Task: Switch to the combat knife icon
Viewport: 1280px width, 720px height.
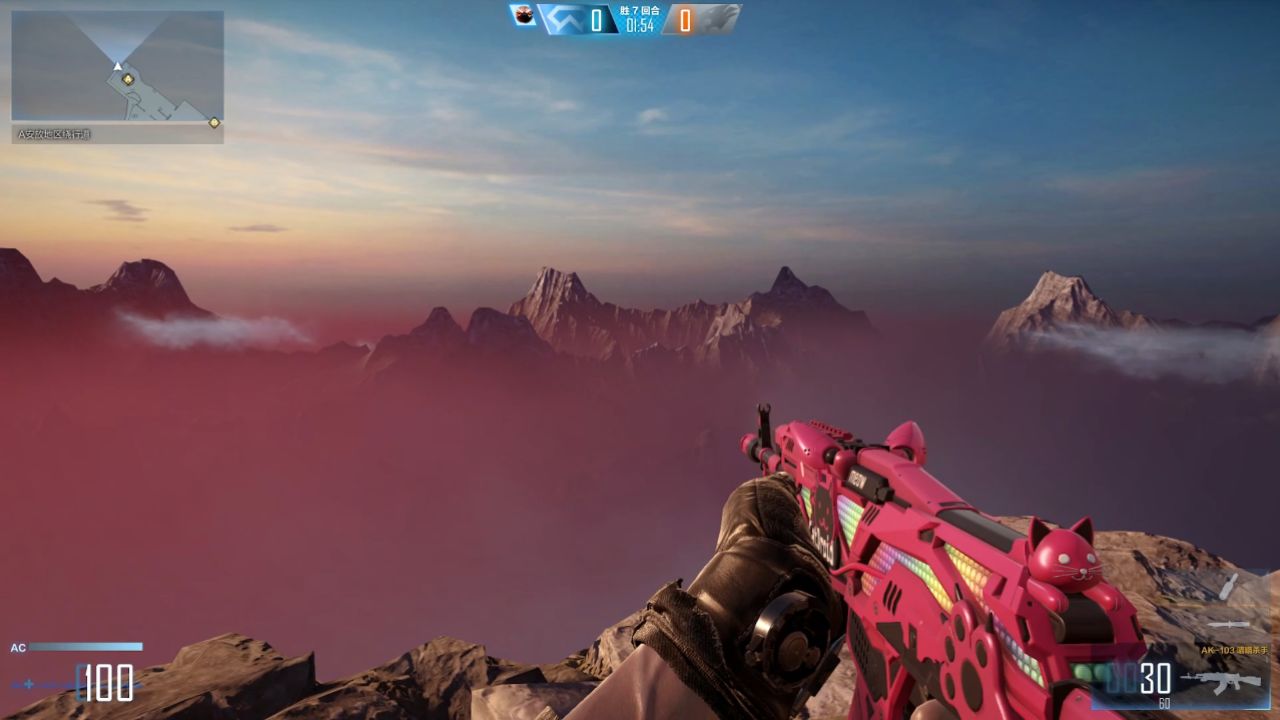Action: [1228, 624]
